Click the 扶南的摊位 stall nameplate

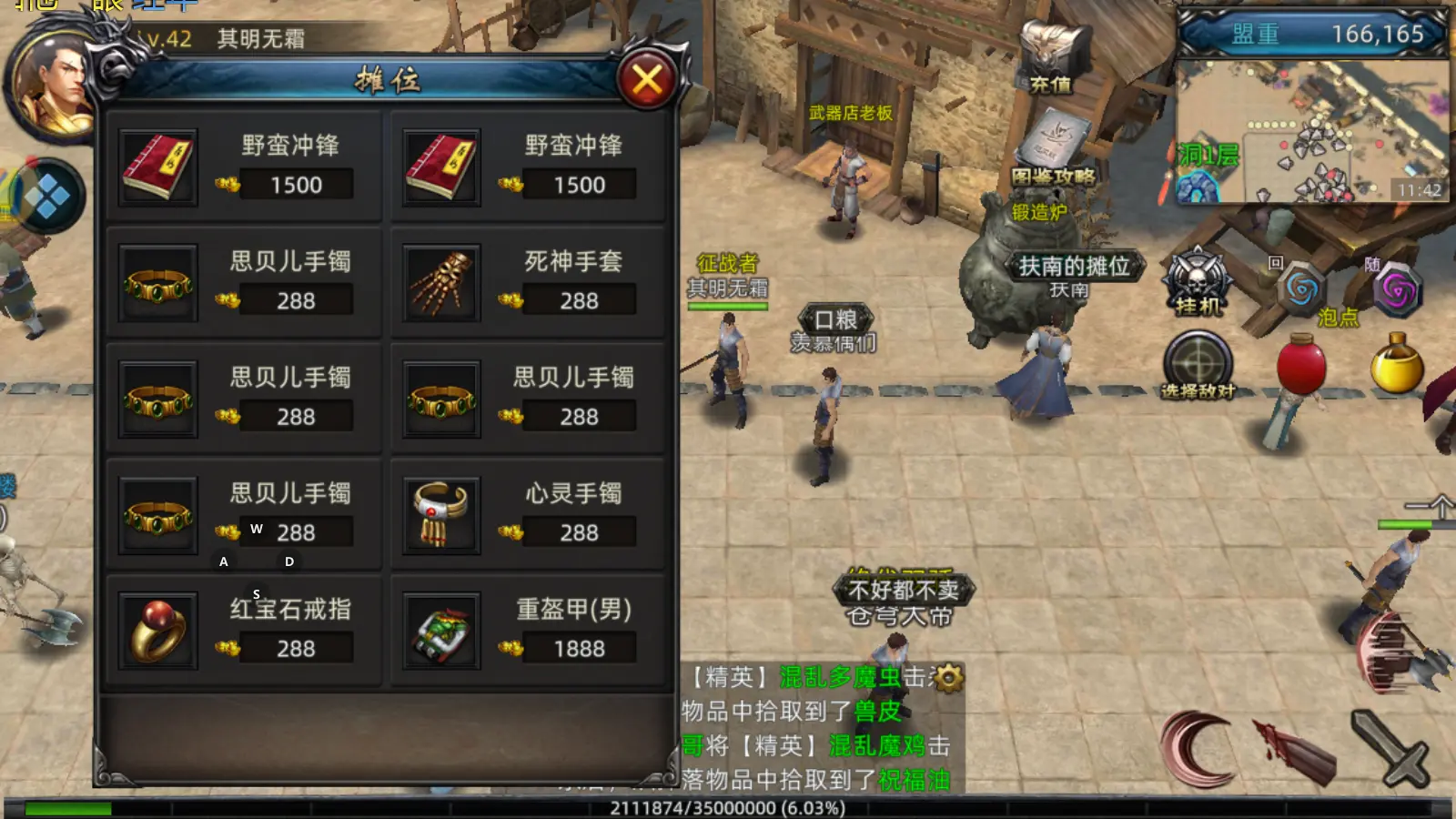click(1074, 268)
